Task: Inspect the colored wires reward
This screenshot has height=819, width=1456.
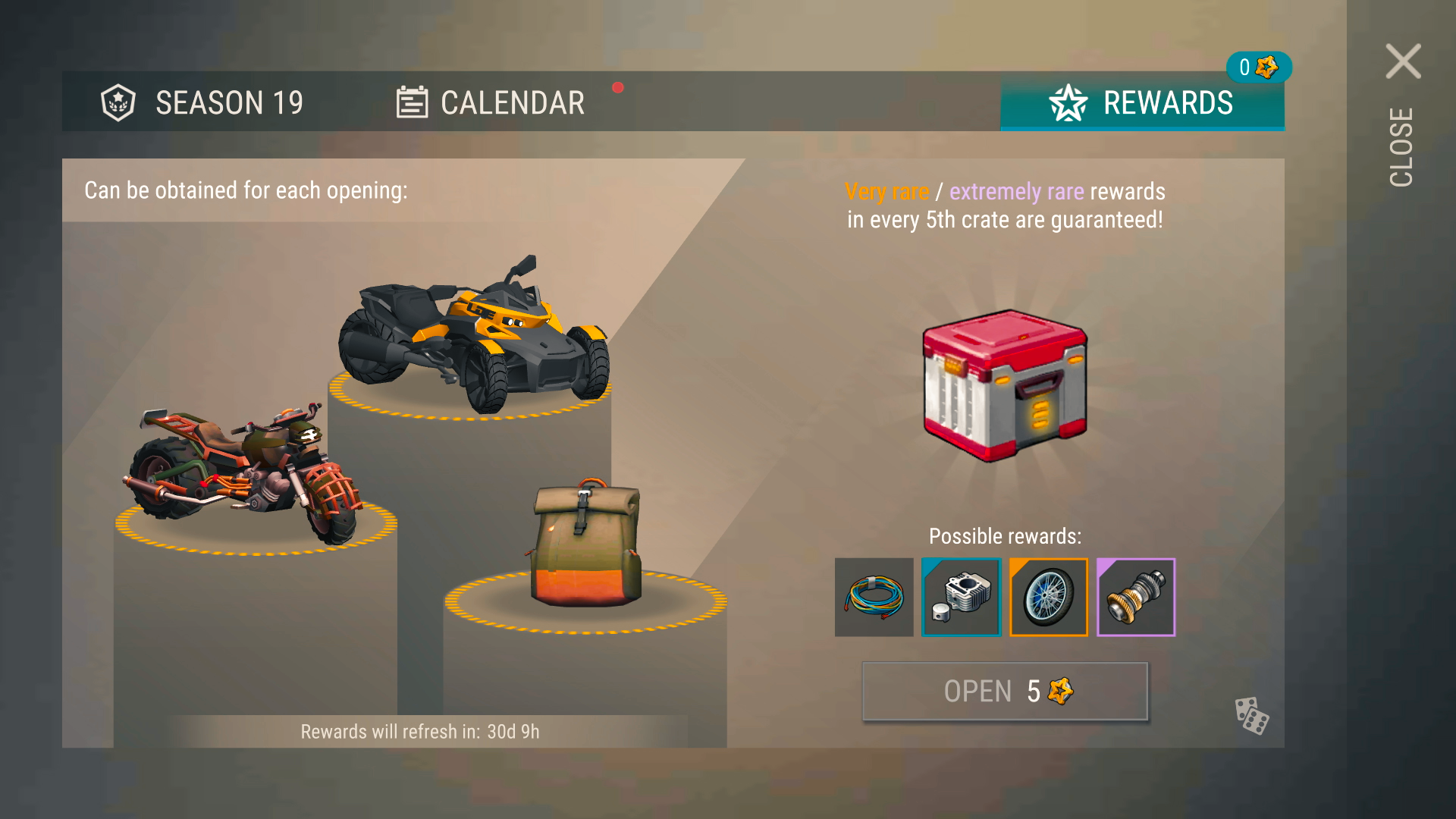Action: [874, 598]
